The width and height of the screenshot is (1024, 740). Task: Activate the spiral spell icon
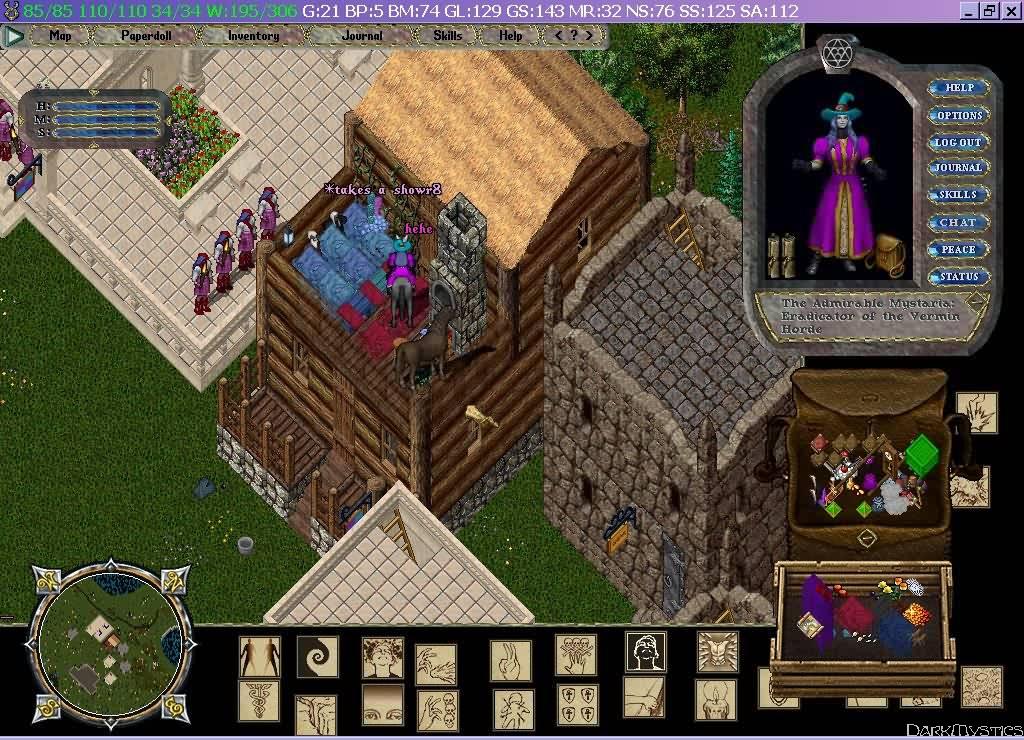pyautogui.click(x=317, y=656)
